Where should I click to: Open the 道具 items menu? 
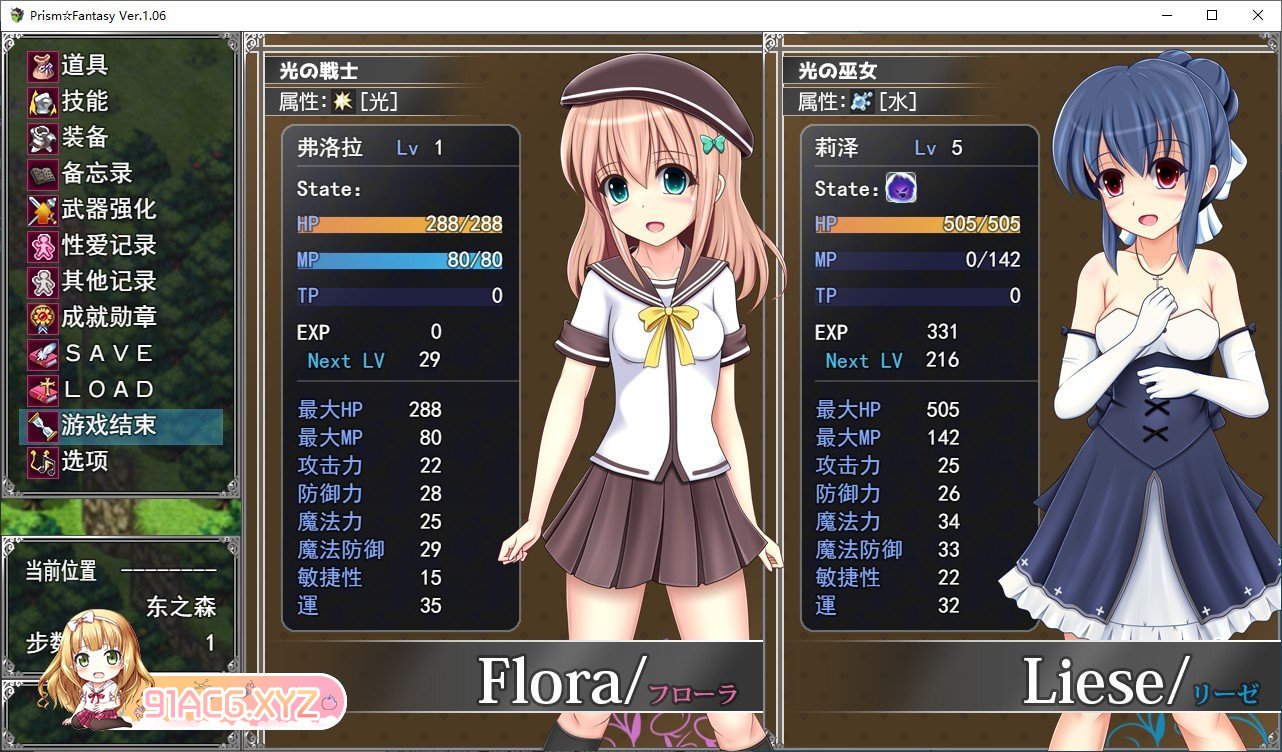pyautogui.click(x=85, y=66)
